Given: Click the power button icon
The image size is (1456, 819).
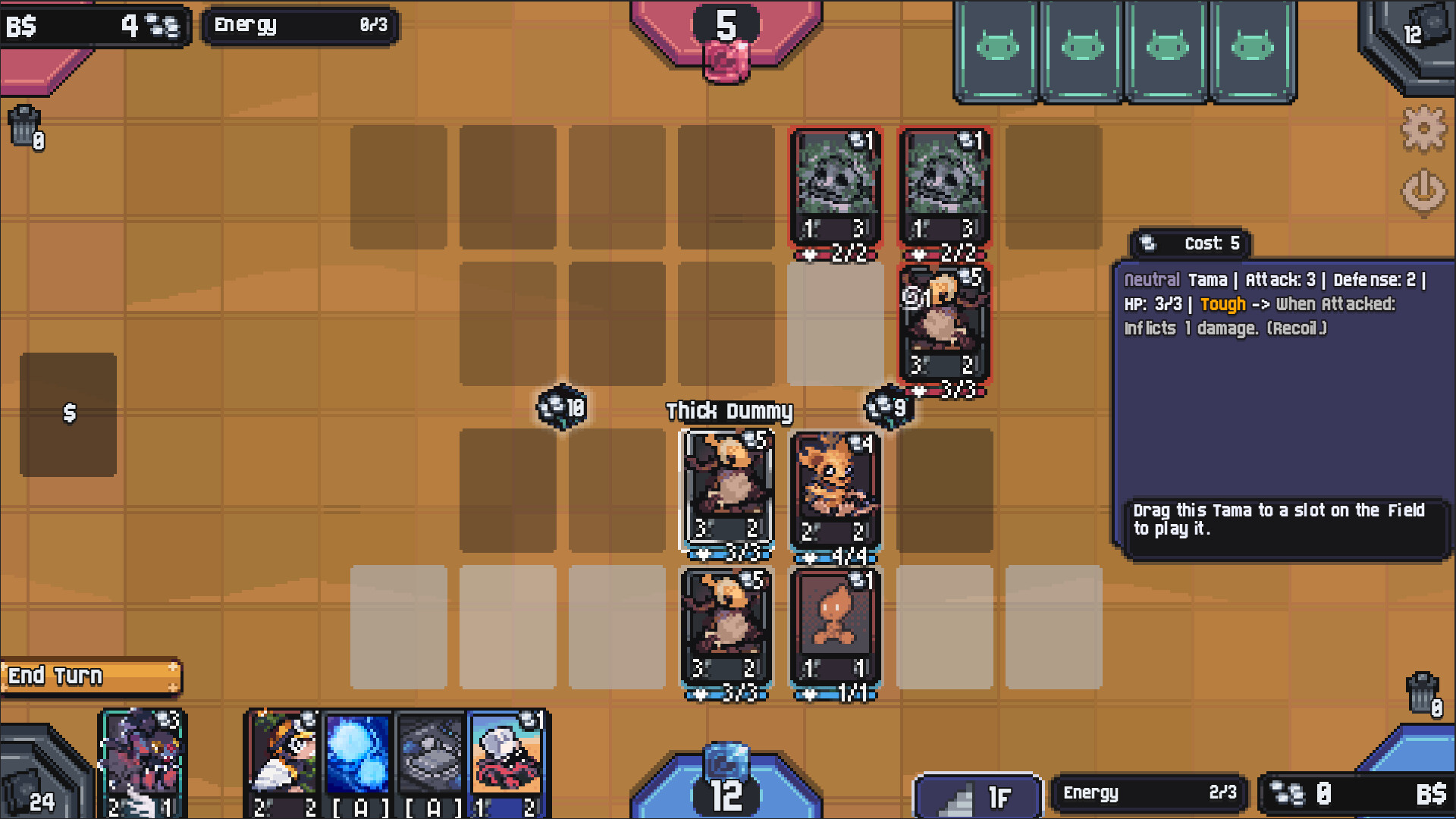Looking at the screenshot, I should pos(1423,192).
